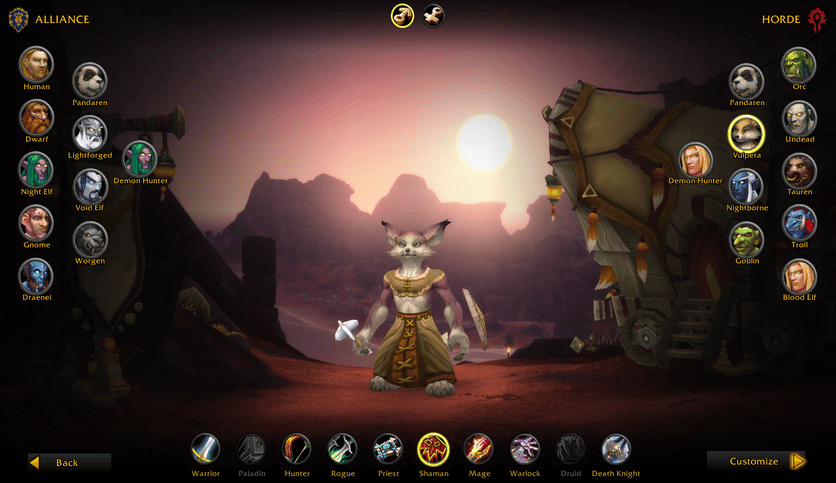The height and width of the screenshot is (483, 836).
Task: Select the Void Elf race
Action: (x=90, y=185)
